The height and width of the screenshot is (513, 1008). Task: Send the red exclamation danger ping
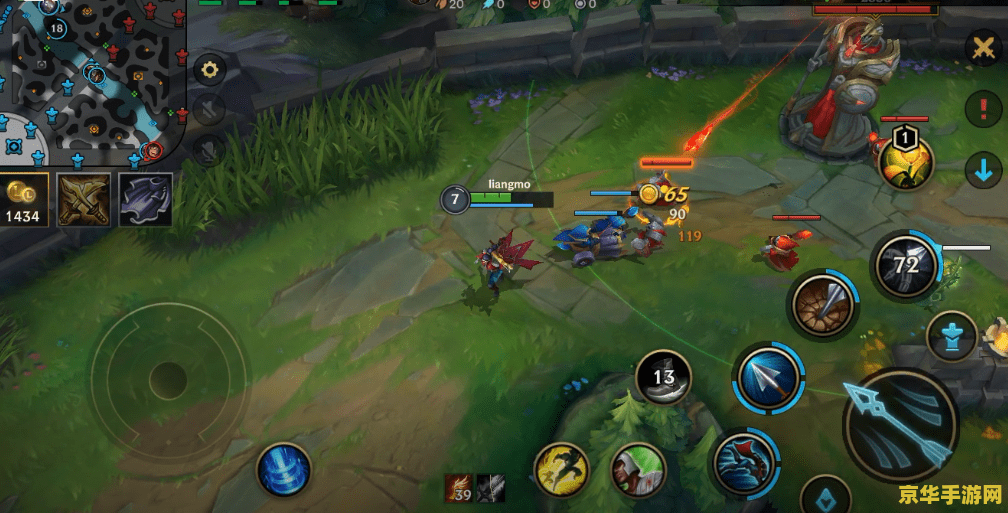982,108
